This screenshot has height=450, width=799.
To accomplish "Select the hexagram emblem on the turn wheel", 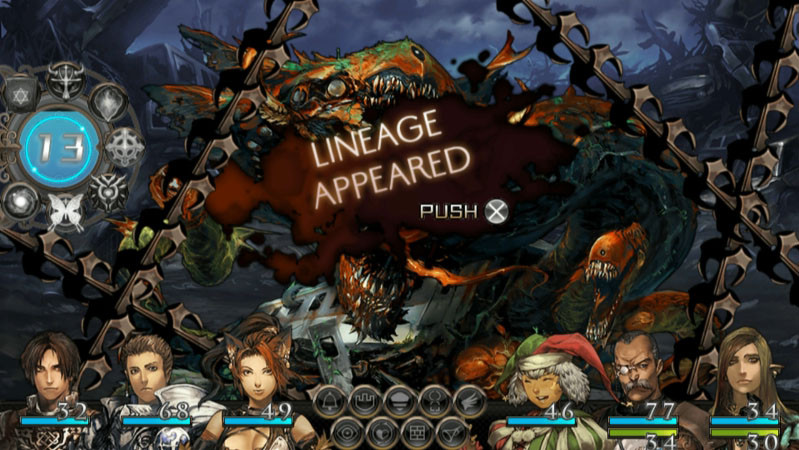I will [18, 96].
